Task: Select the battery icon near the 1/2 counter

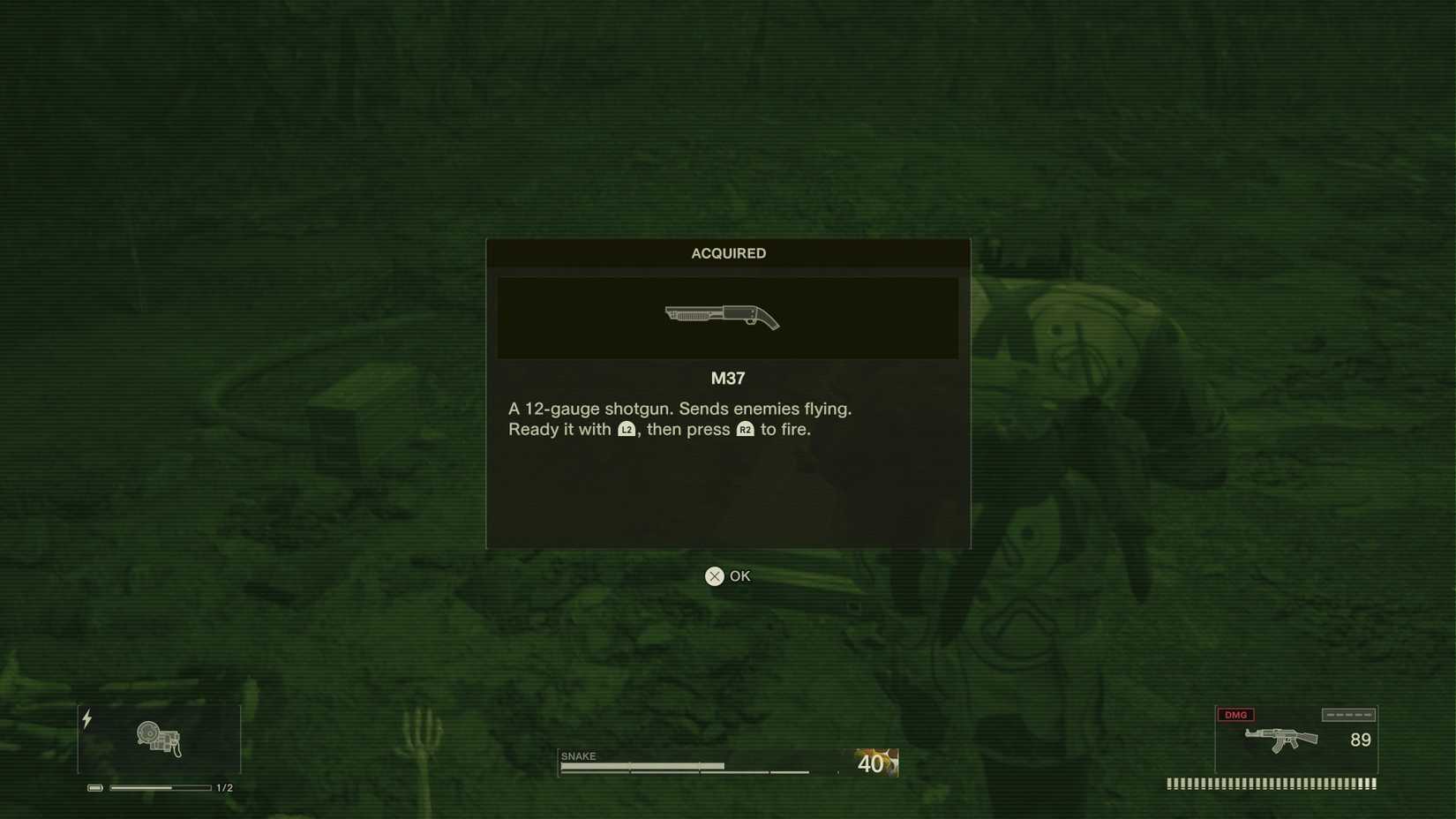Action: tap(94, 785)
